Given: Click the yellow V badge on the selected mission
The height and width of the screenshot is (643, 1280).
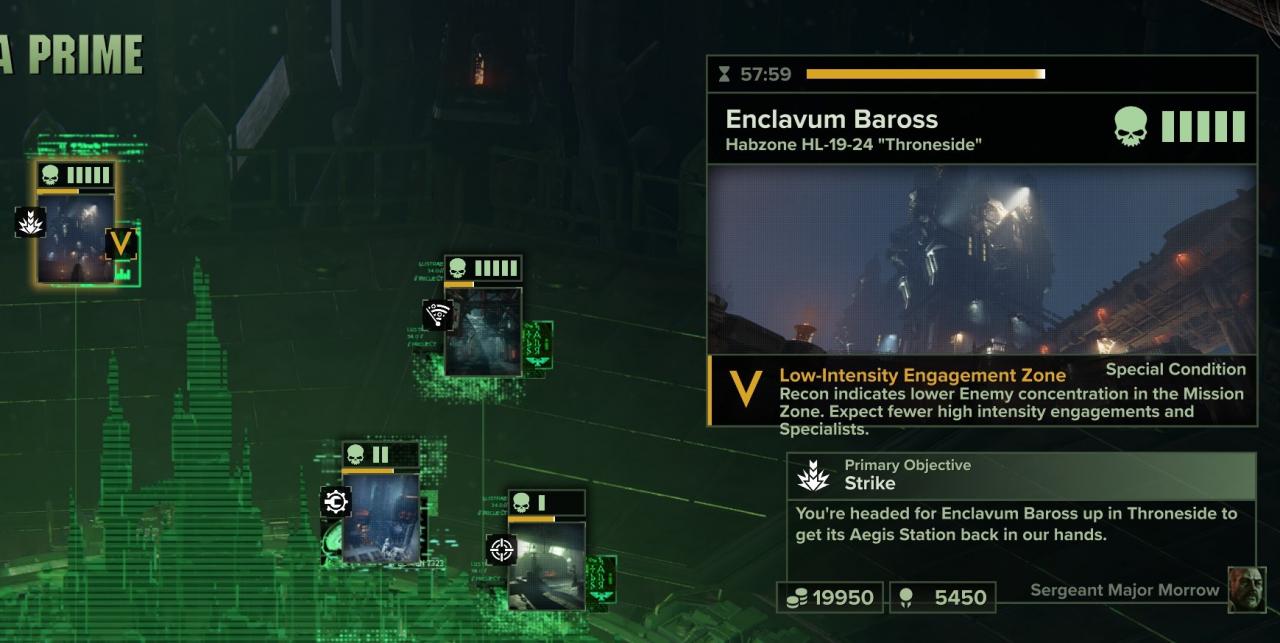Looking at the screenshot, I should click(x=121, y=244).
